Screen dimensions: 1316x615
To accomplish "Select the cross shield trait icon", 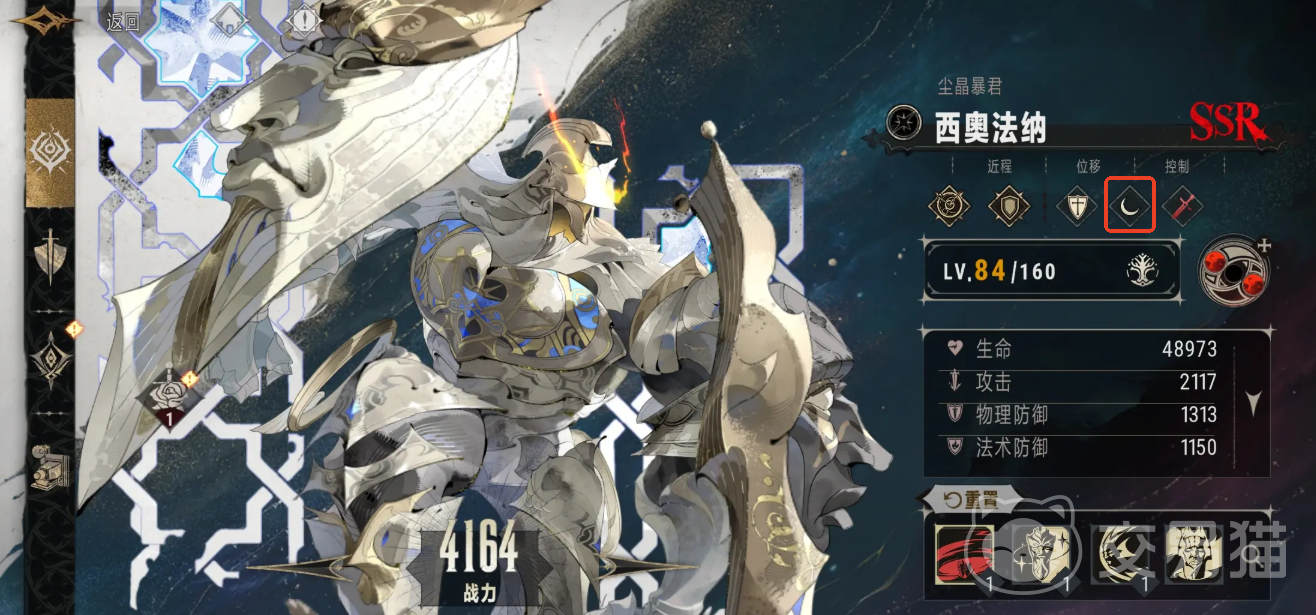I will click(x=1077, y=206).
